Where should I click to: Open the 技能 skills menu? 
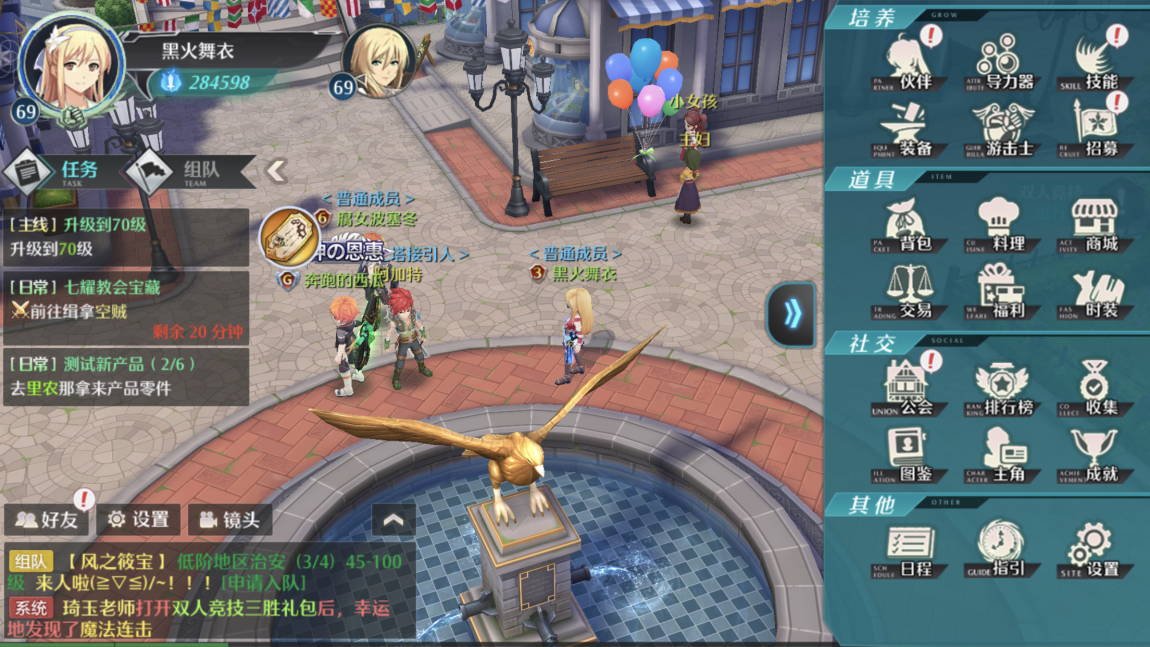[x=1096, y=62]
